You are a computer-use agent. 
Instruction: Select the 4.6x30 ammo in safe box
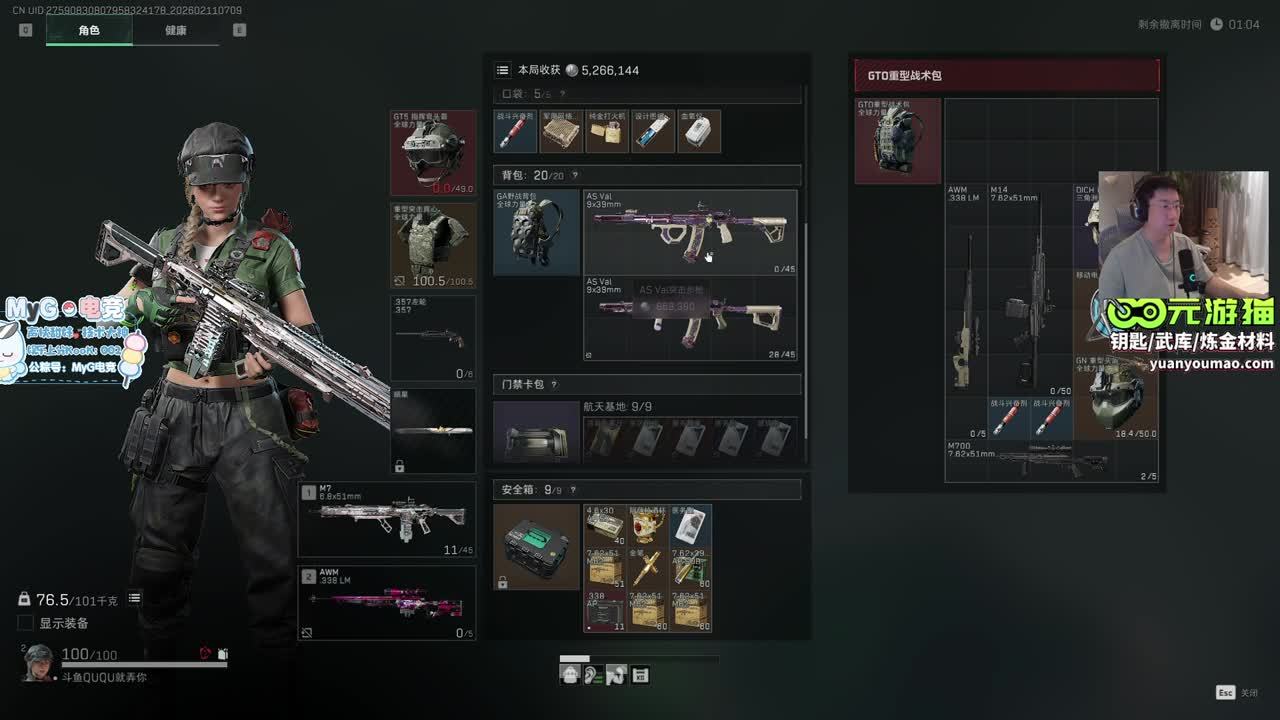[604, 525]
